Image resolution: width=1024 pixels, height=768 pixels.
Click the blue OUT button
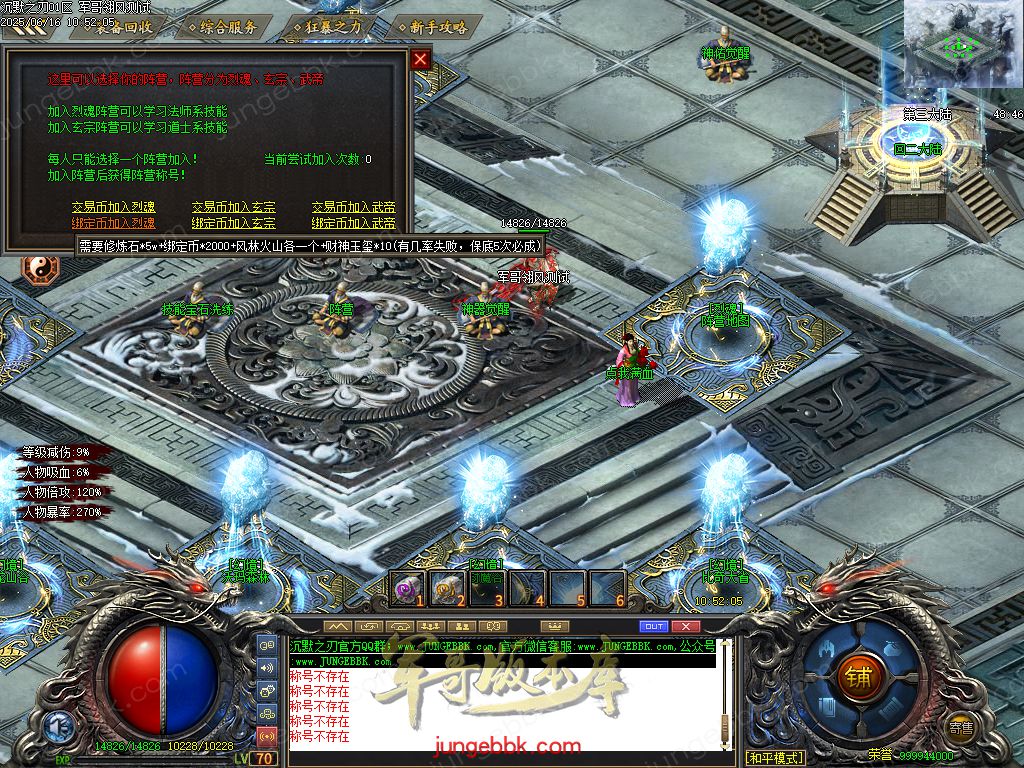(x=653, y=626)
